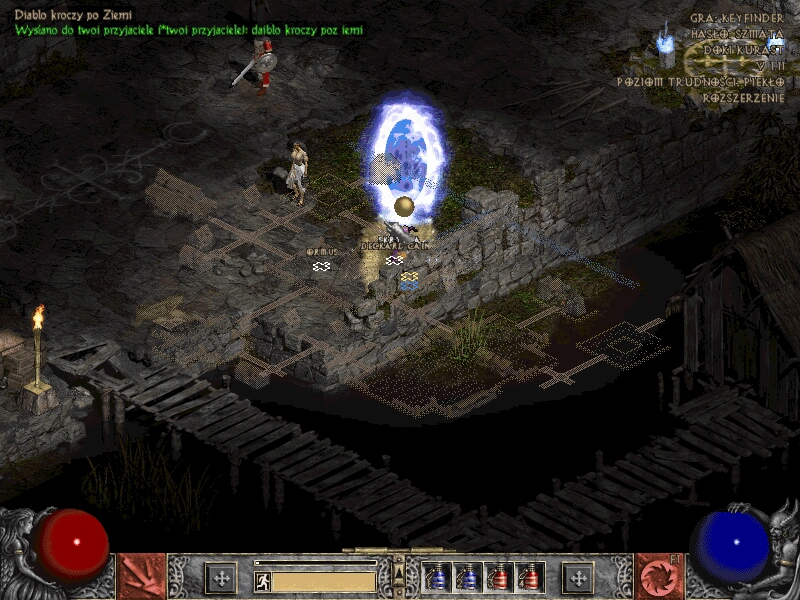This screenshot has width=800, height=600.
Task: Open the left mouse attack skill selector
Action: coord(142,577)
